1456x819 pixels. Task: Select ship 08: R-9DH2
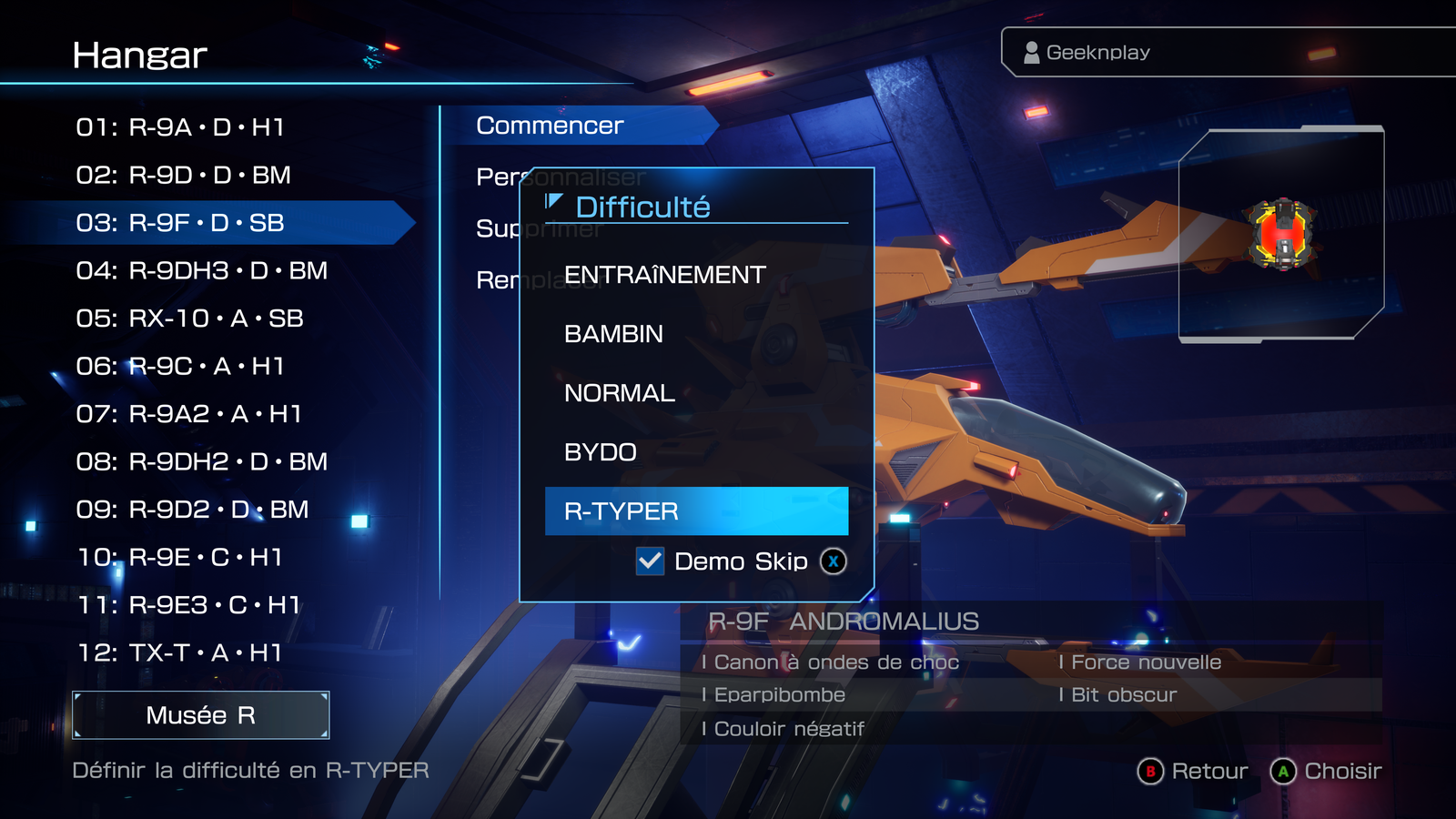201,461
